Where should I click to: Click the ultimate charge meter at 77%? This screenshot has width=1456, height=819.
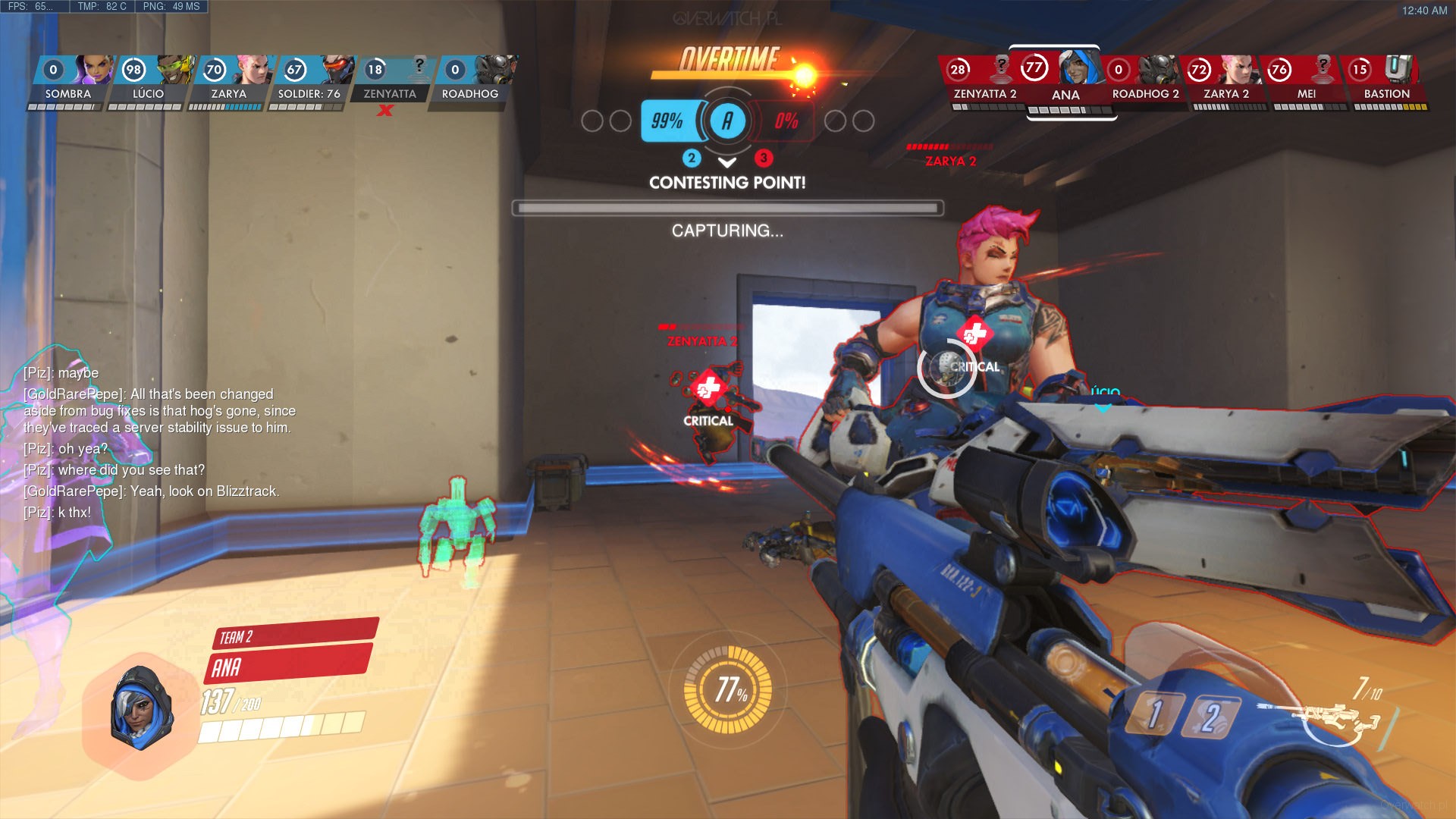click(x=728, y=689)
